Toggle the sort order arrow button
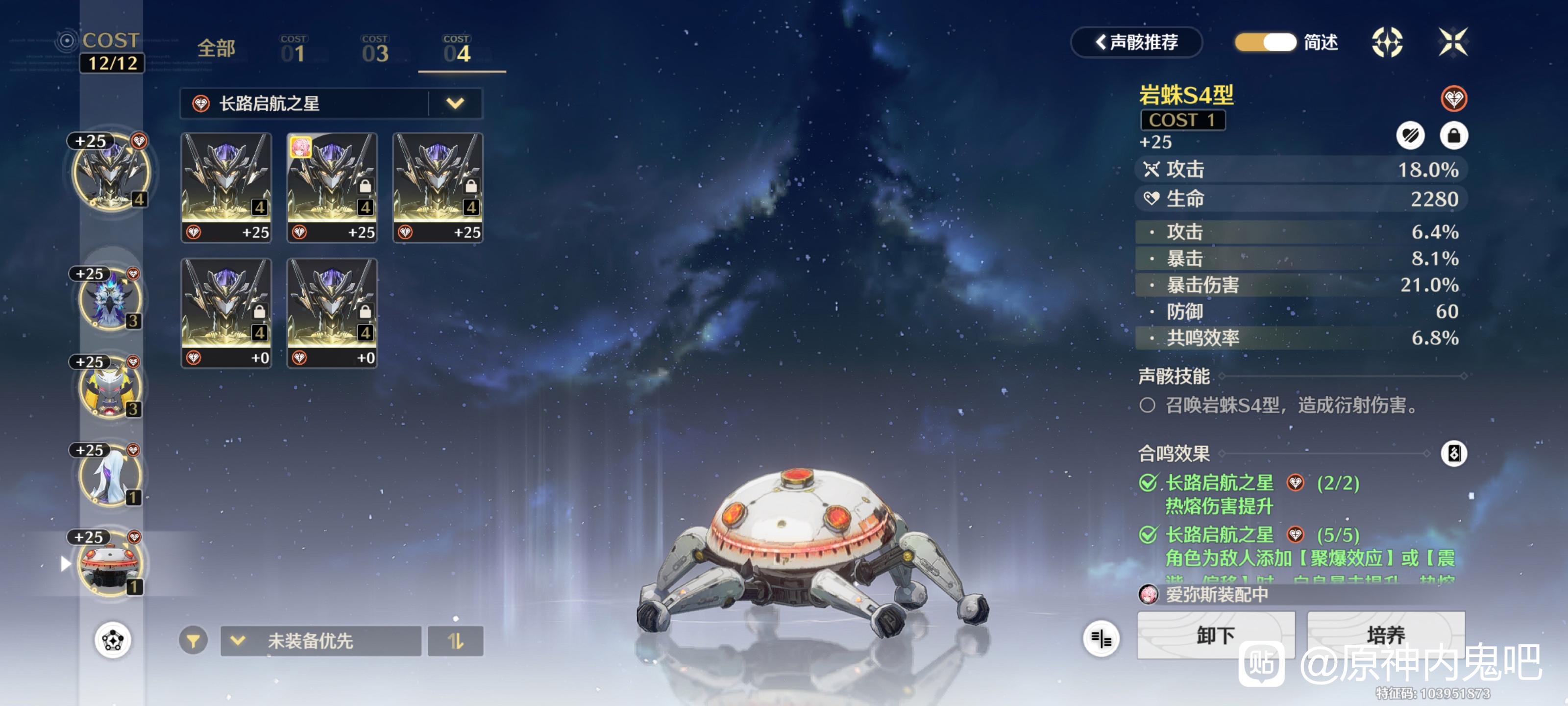This screenshot has width=1568, height=706. (x=455, y=641)
